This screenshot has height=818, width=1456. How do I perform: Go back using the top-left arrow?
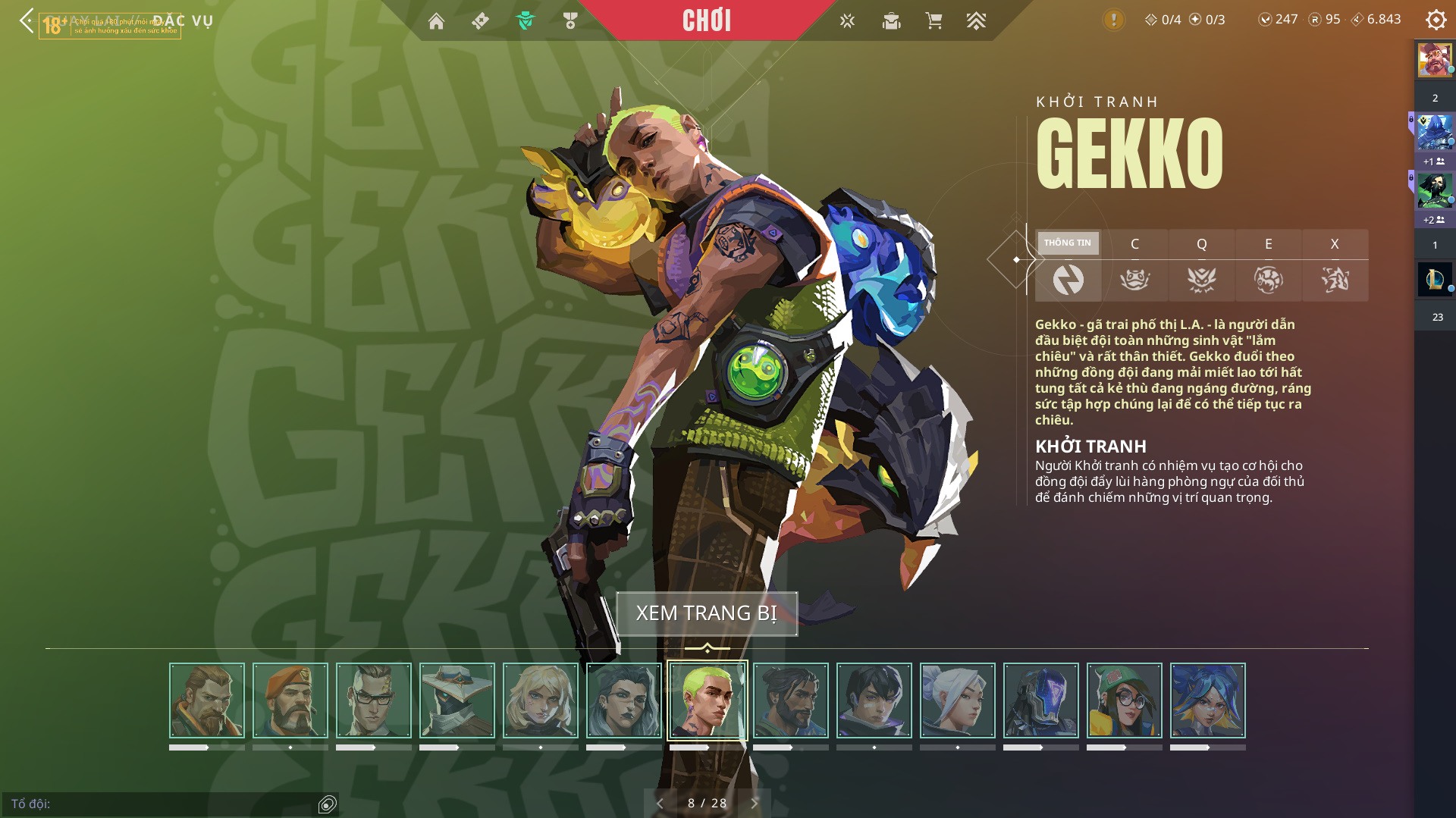pos(27,20)
